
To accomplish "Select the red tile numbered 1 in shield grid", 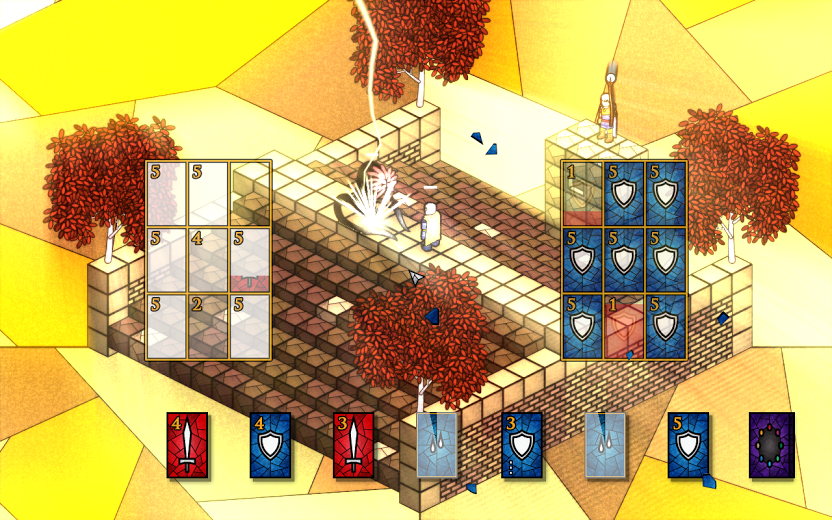I will pos(624,325).
